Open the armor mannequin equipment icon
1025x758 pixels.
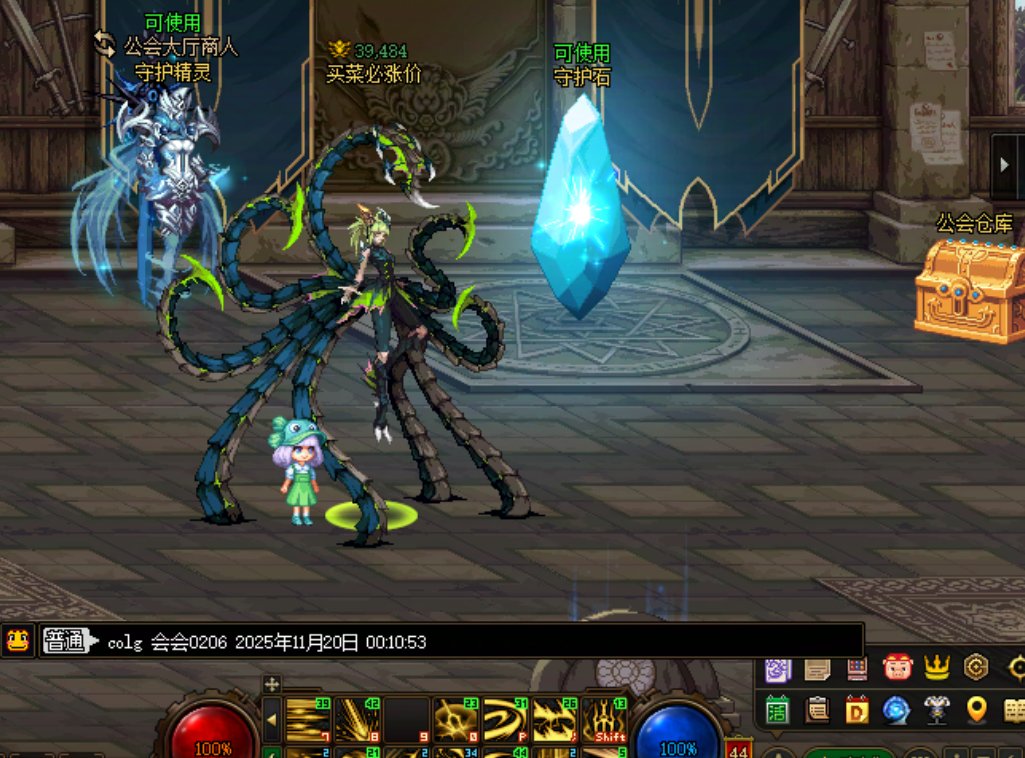[936, 709]
